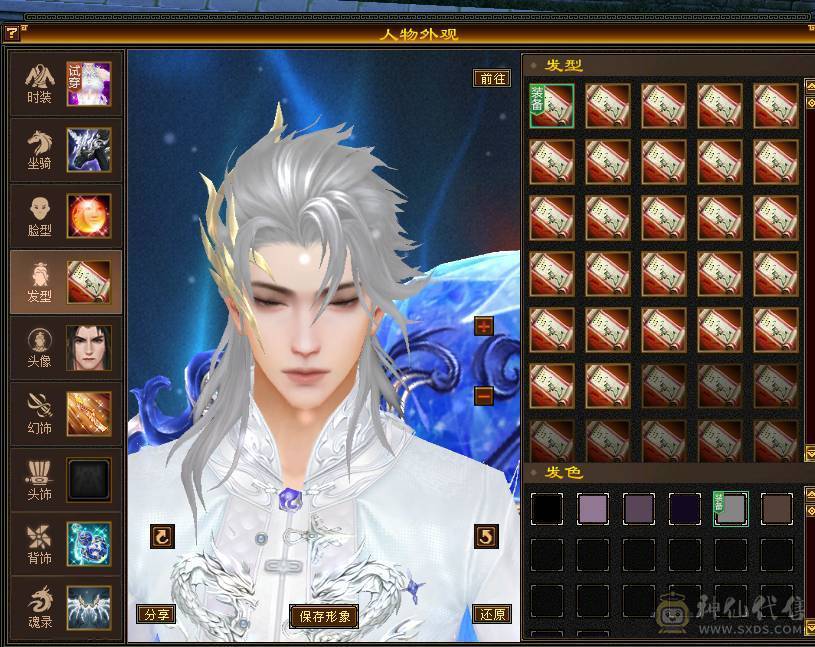Select the 脸型 face shape tab
Screen dimensions: 815x647
click(66, 216)
